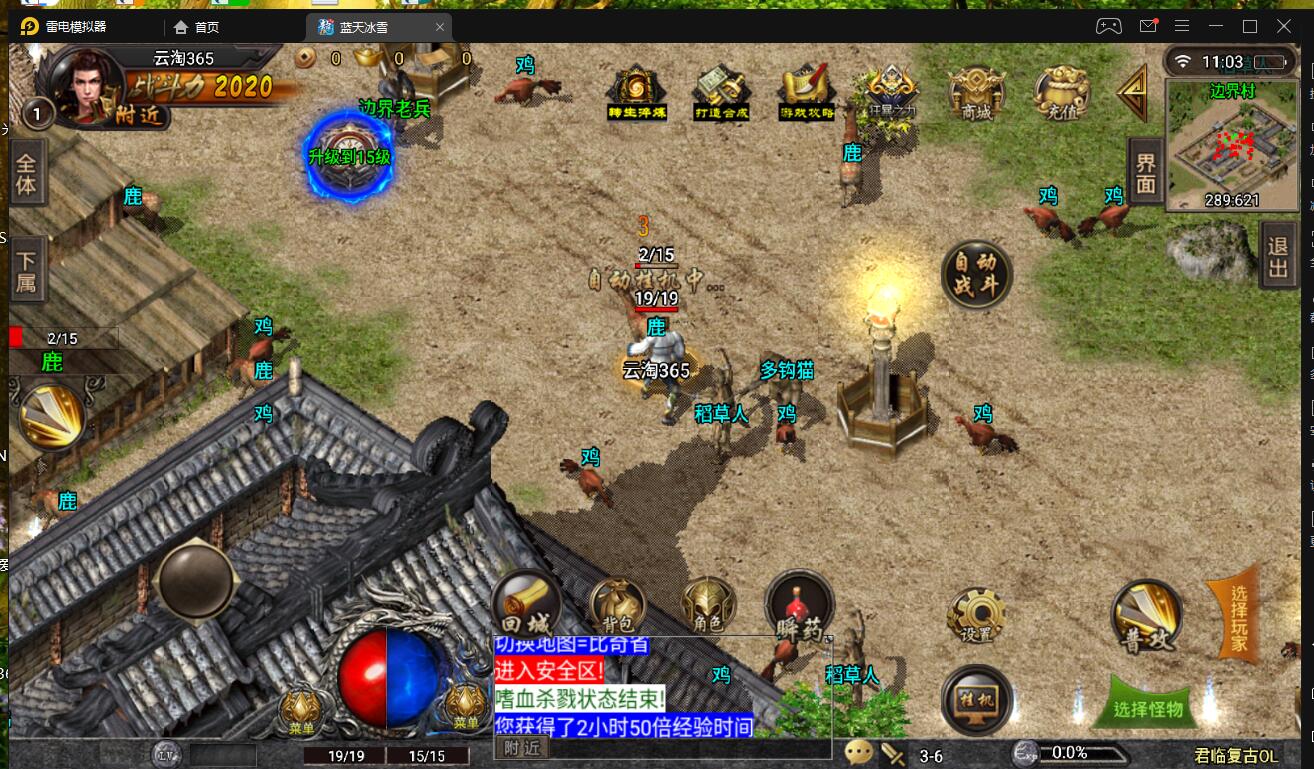Click the 退出 exit button
The image size is (1314, 769).
[1278, 256]
